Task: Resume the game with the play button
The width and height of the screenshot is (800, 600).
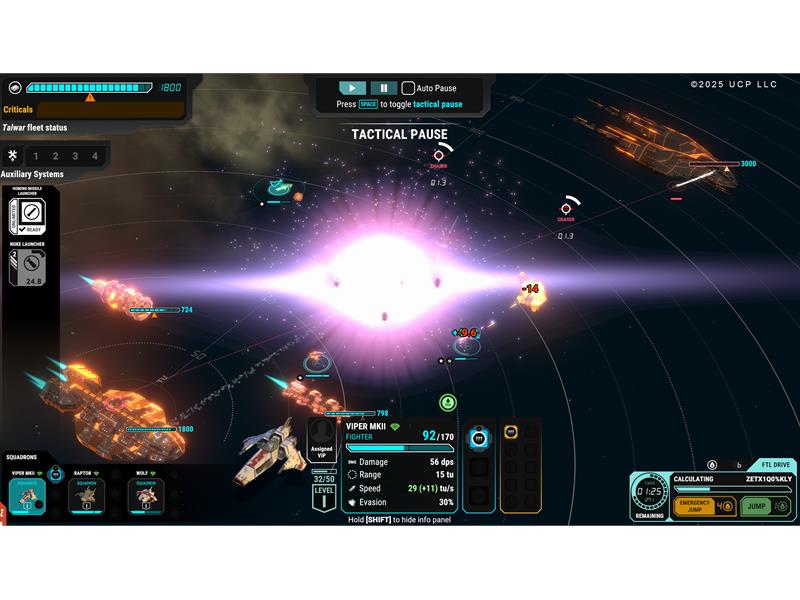Action: click(353, 88)
